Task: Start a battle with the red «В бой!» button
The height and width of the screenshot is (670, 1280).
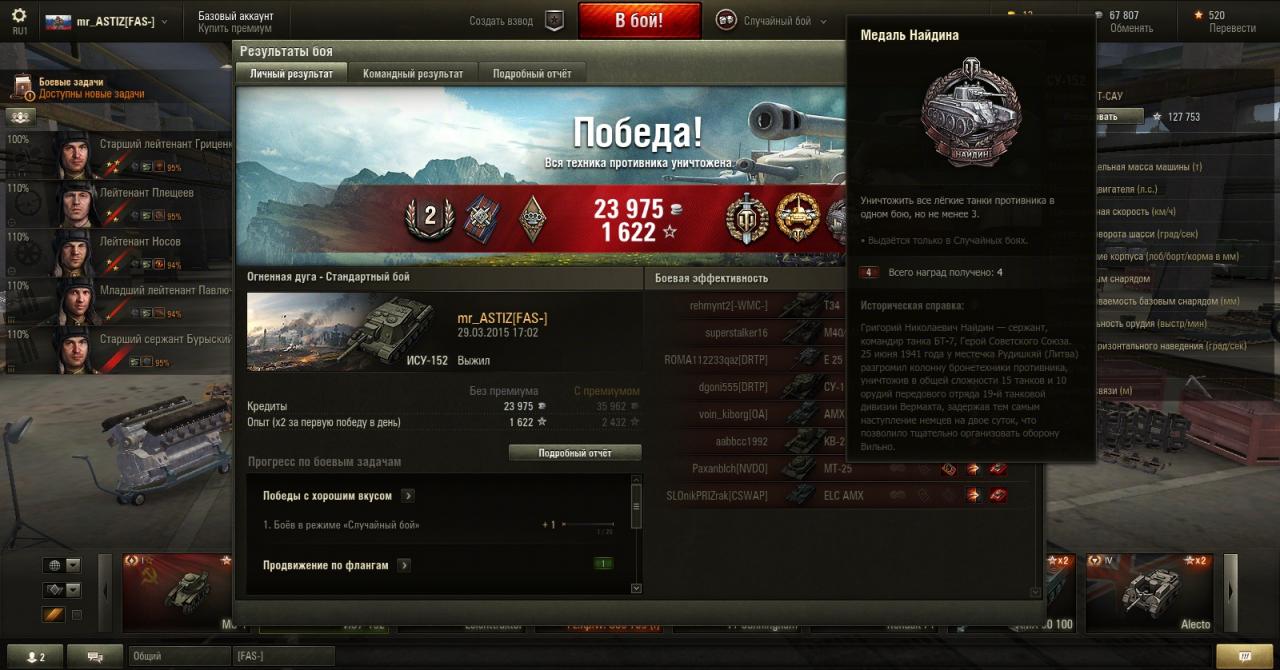Action: [x=638, y=20]
